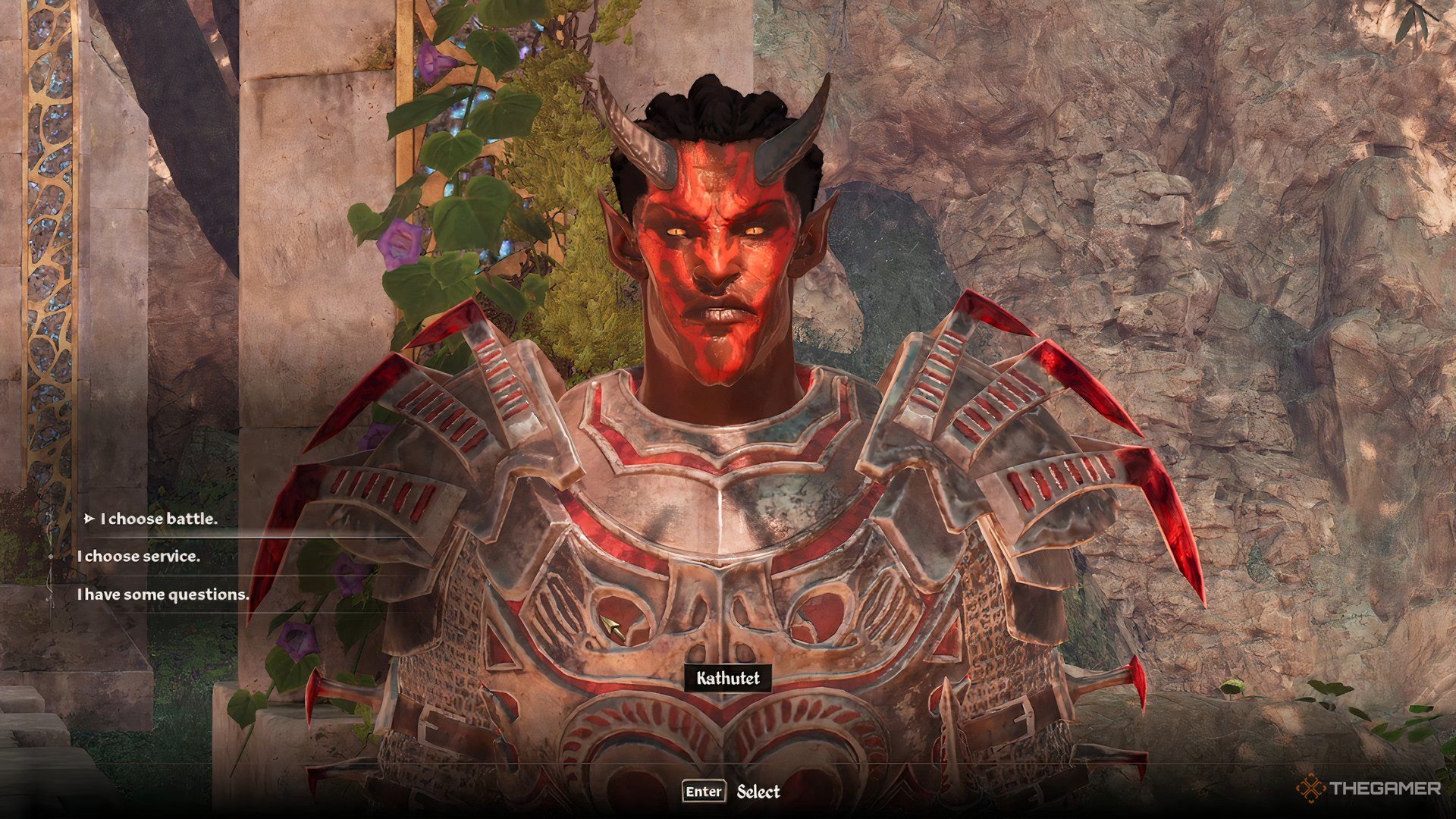Click the currently active dialogue choice row
This screenshot has width=1456, height=819.
[162, 519]
